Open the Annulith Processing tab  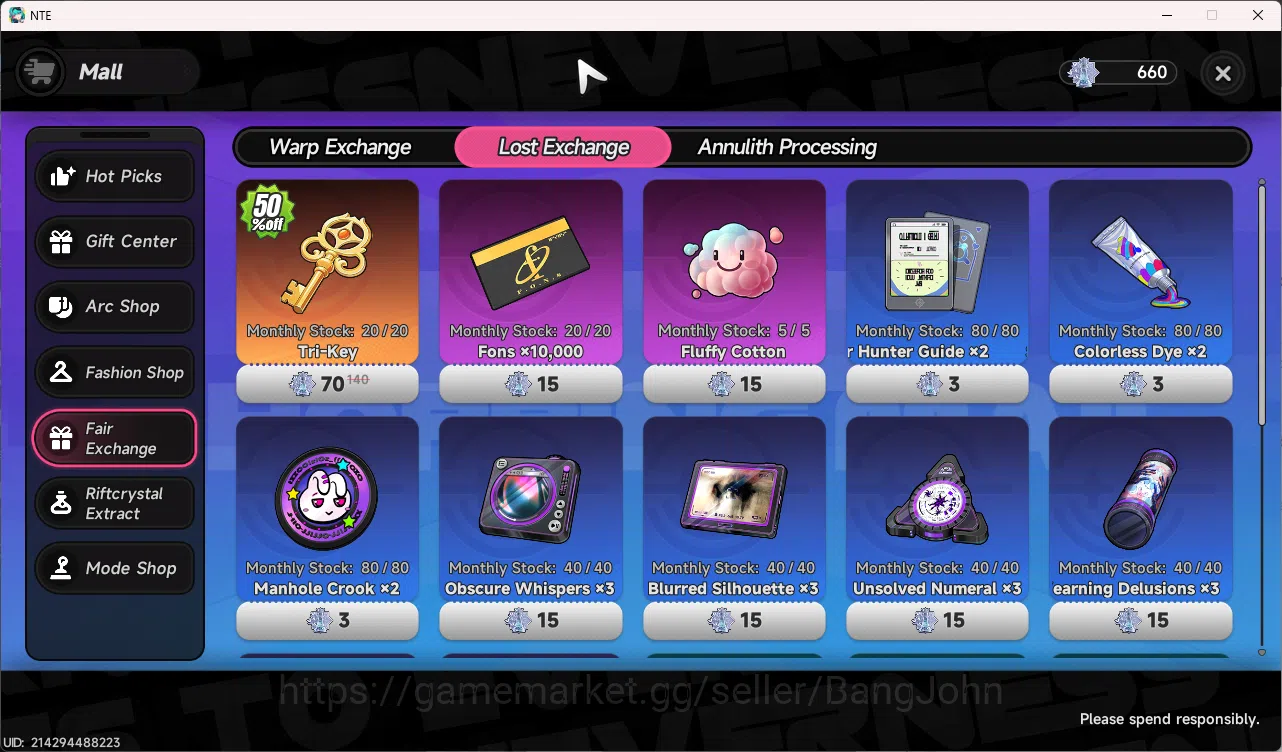[x=786, y=147]
